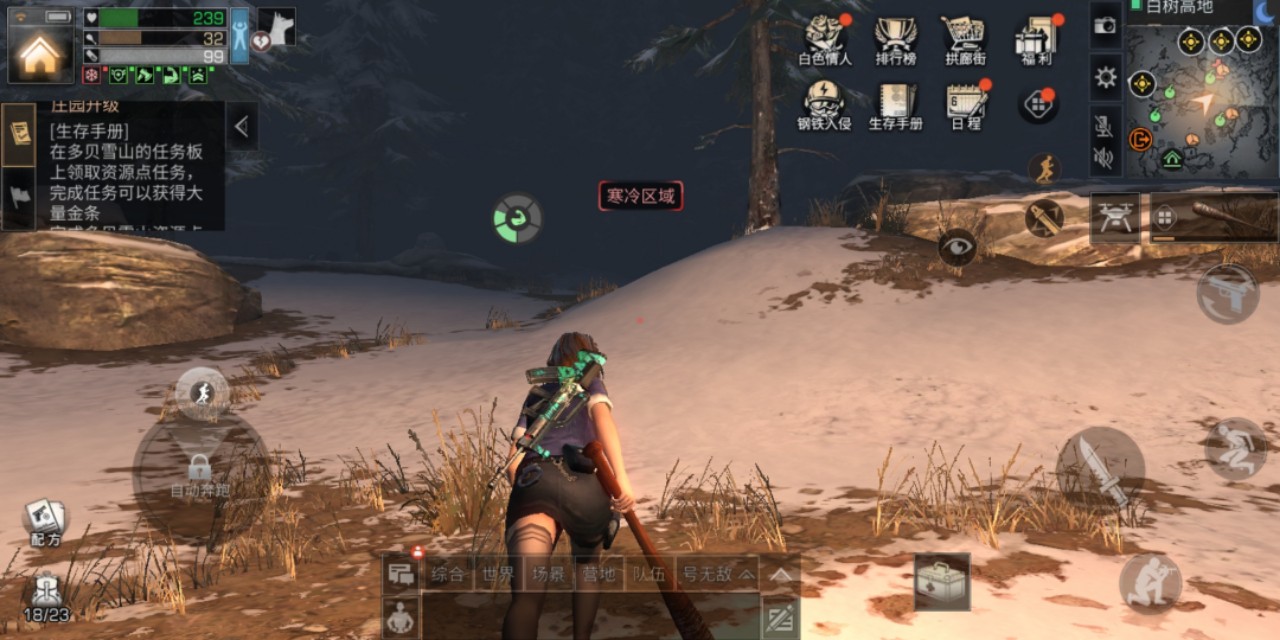Collapse the quest tracker with the arrow
Screen dimensions: 1280x640
click(x=241, y=127)
